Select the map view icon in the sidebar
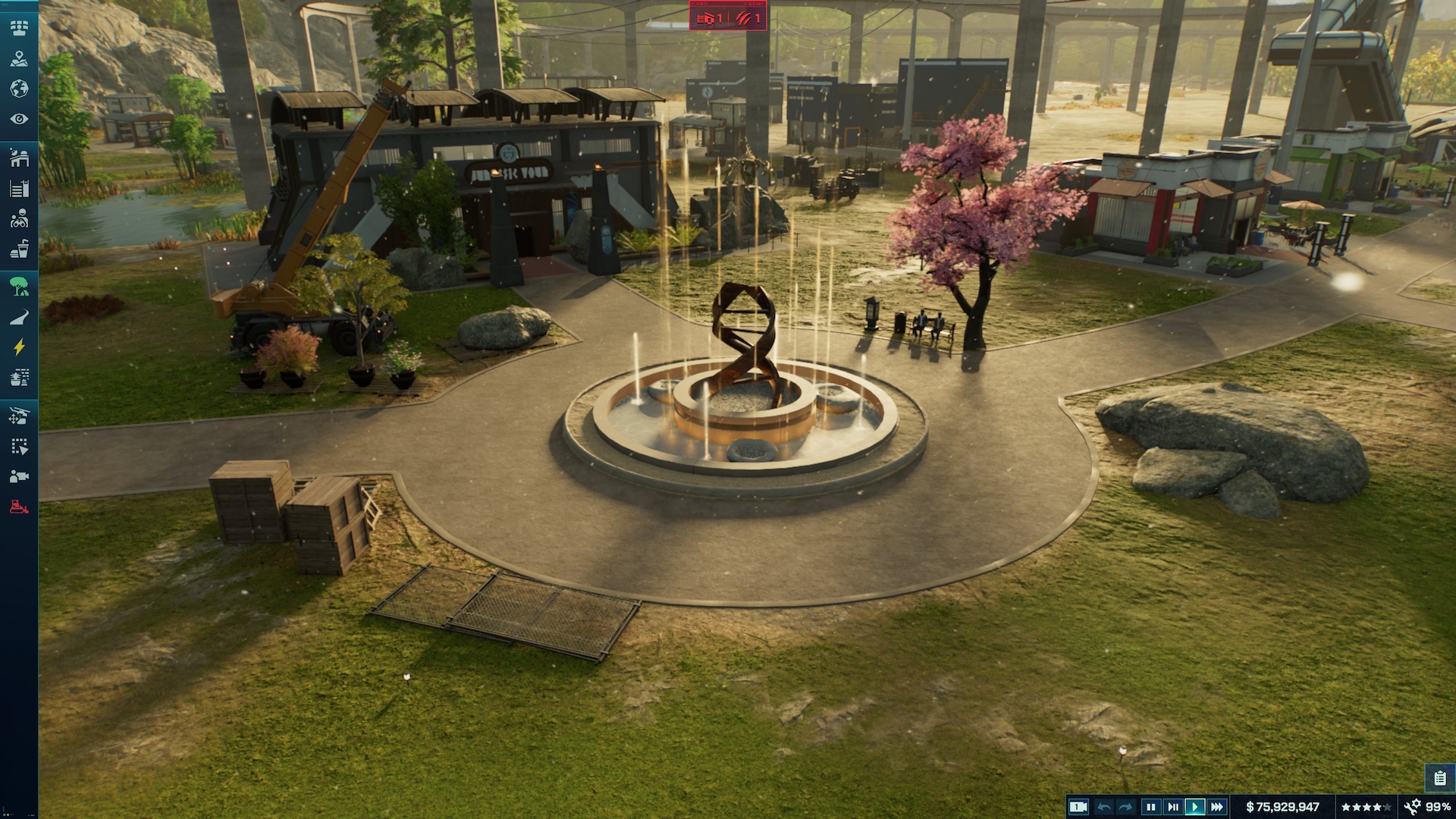 click(x=19, y=59)
